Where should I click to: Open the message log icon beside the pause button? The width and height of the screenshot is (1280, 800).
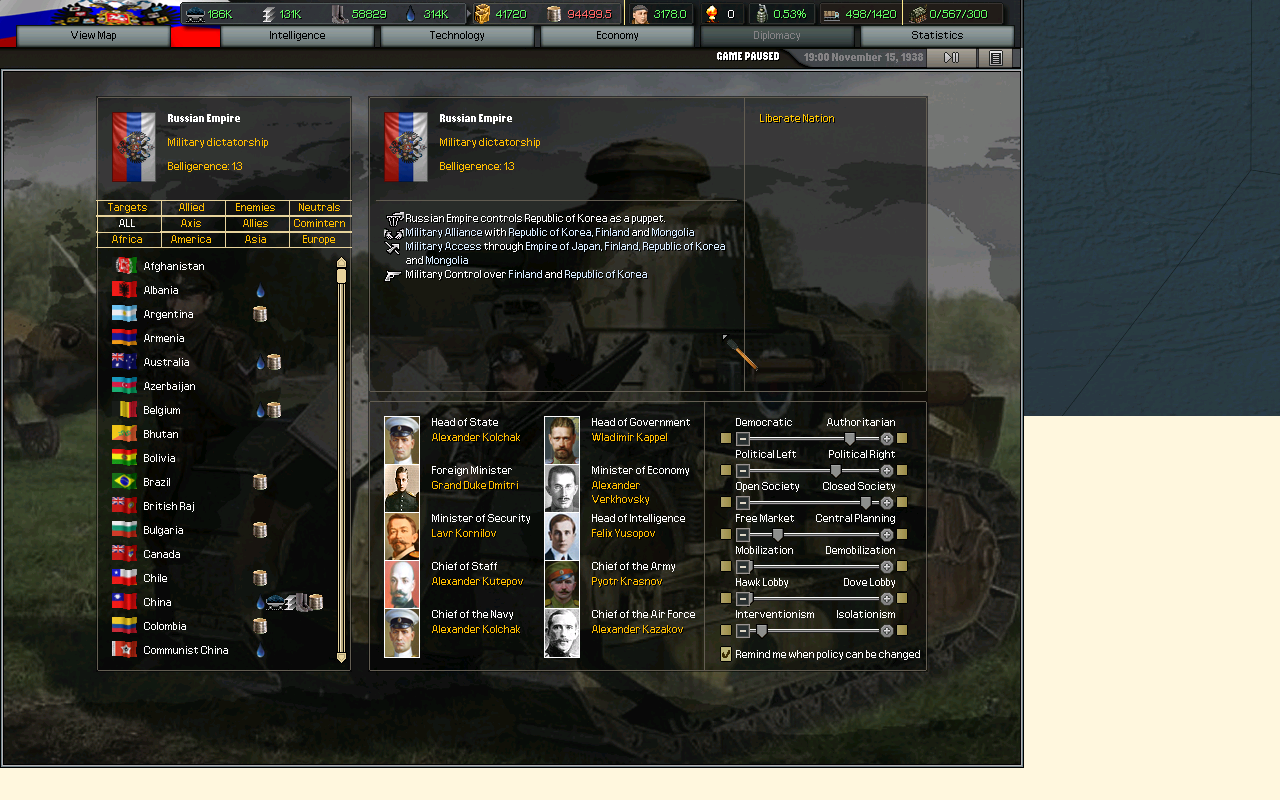(x=995, y=58)
